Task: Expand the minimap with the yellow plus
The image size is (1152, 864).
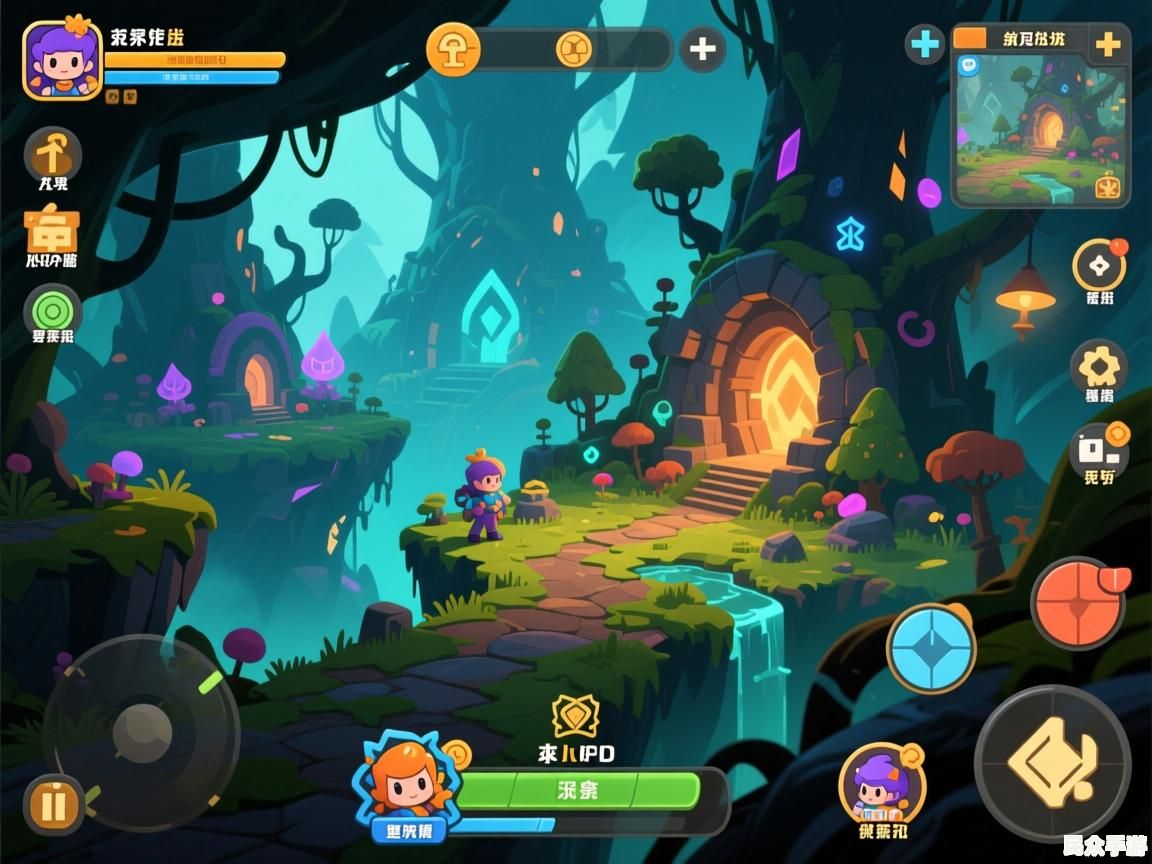Action: click(x=1108, y=44)
